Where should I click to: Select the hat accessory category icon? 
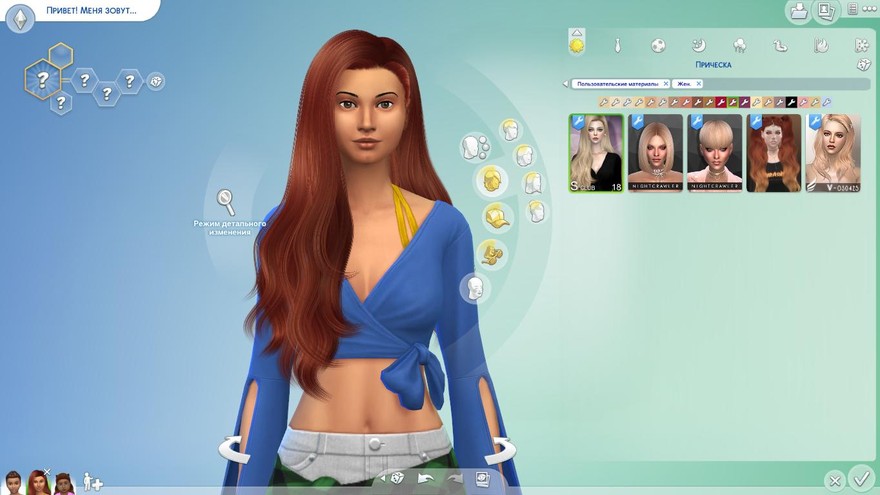(x=496, y=215)
